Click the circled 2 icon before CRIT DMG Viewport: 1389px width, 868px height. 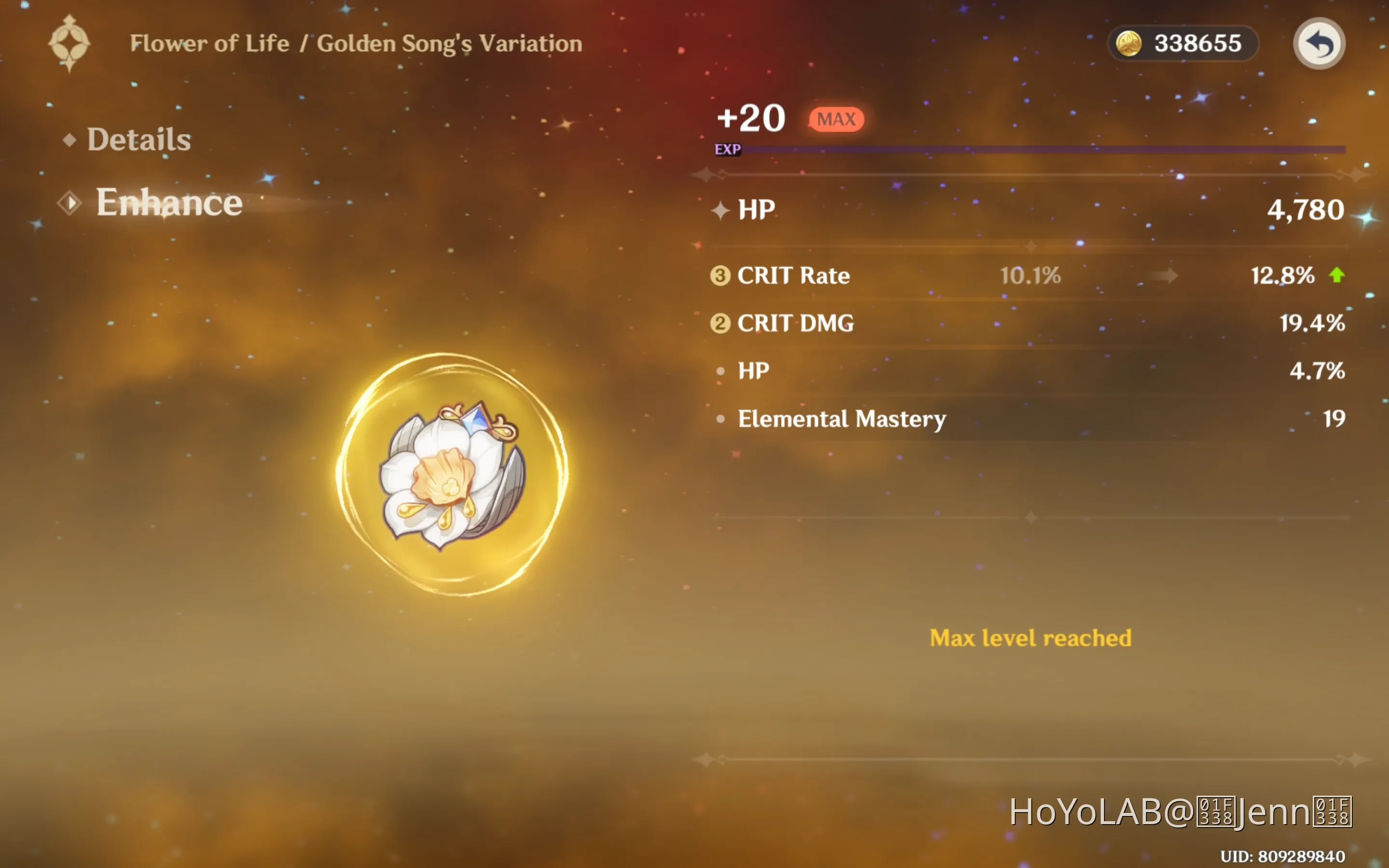[720, 323]
